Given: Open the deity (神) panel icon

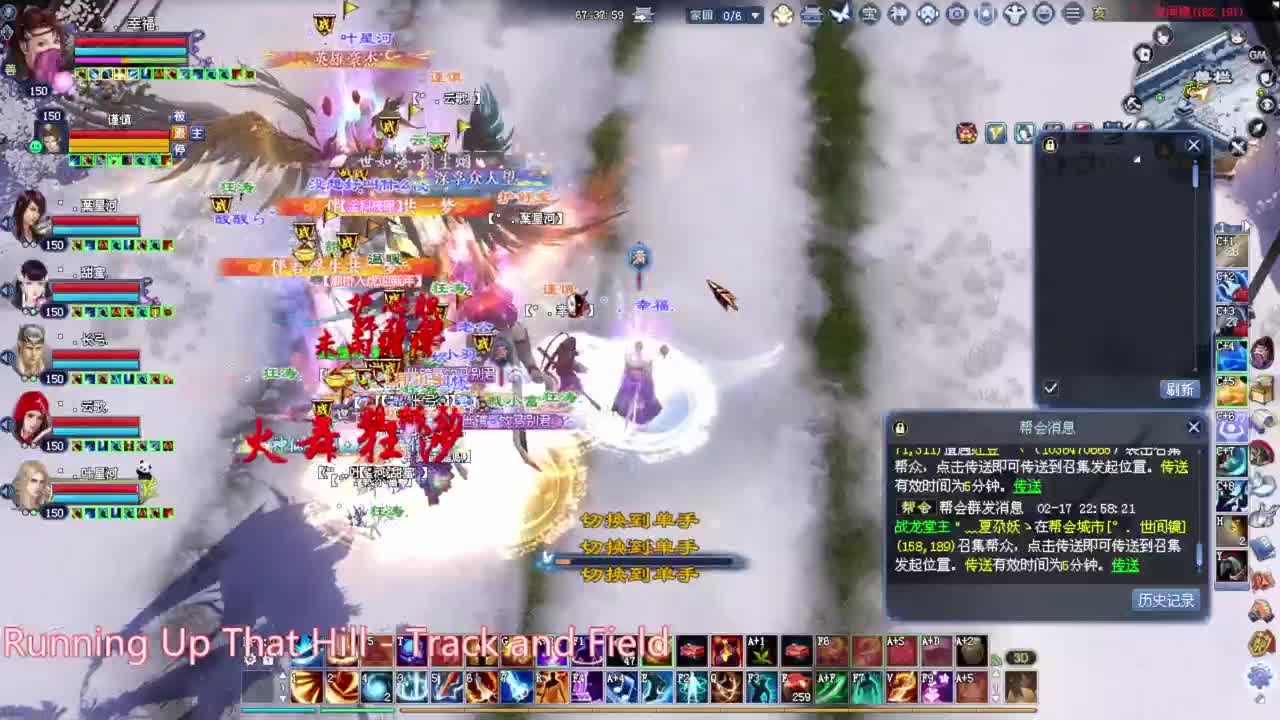Looking at the screenshot, I should (897, 16).
